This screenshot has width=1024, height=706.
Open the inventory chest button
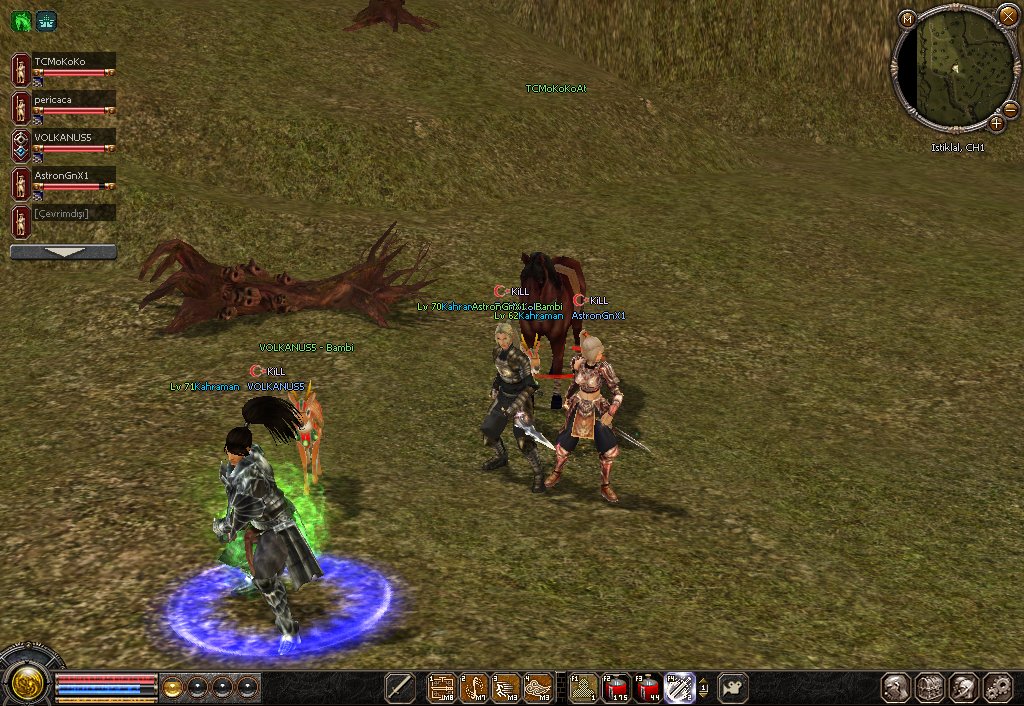tap(931, 687)
